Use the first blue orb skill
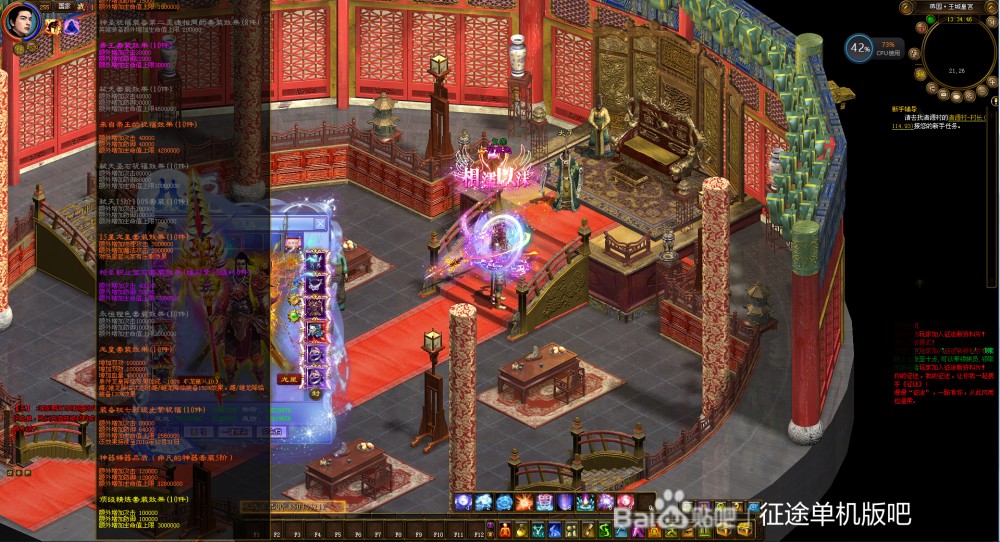1000x542 pixels. click(464, 502)
